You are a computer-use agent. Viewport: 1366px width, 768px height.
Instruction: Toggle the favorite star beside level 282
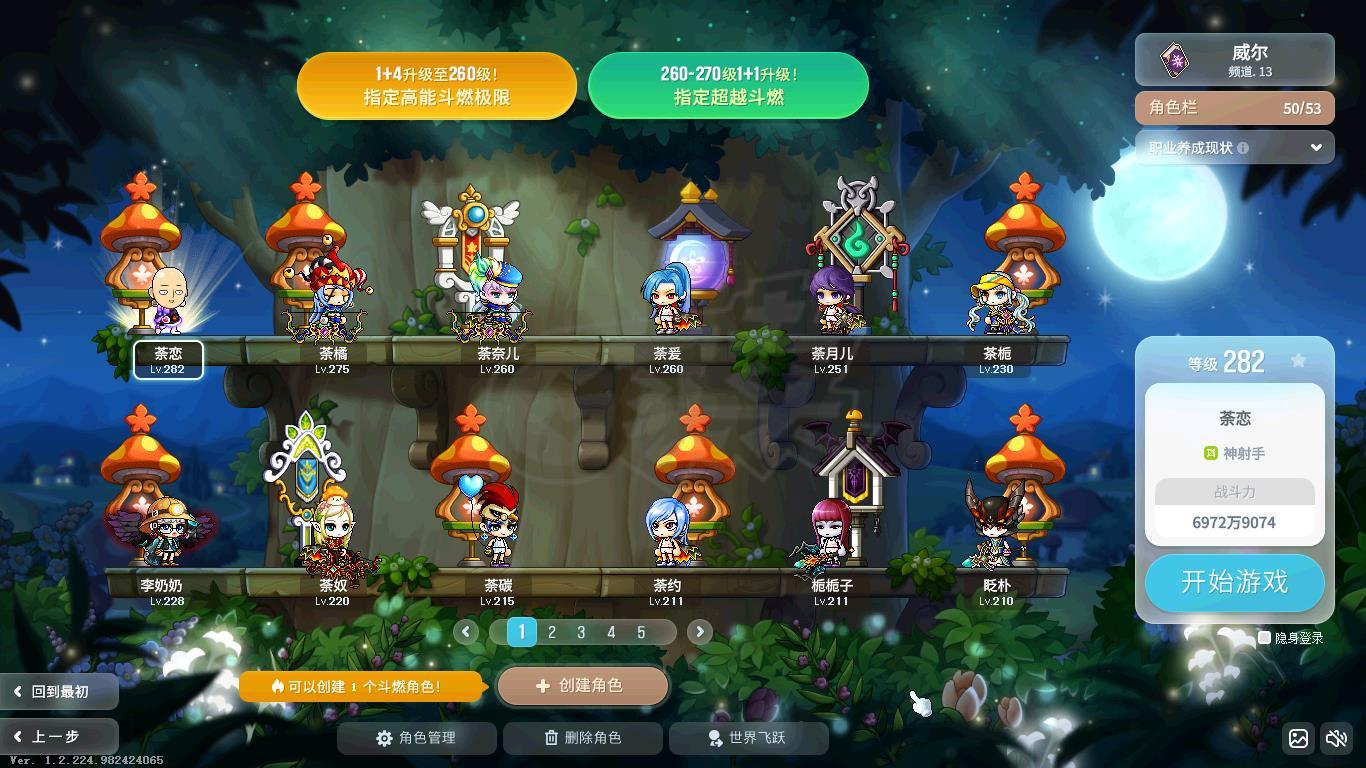click(1298, 361)
